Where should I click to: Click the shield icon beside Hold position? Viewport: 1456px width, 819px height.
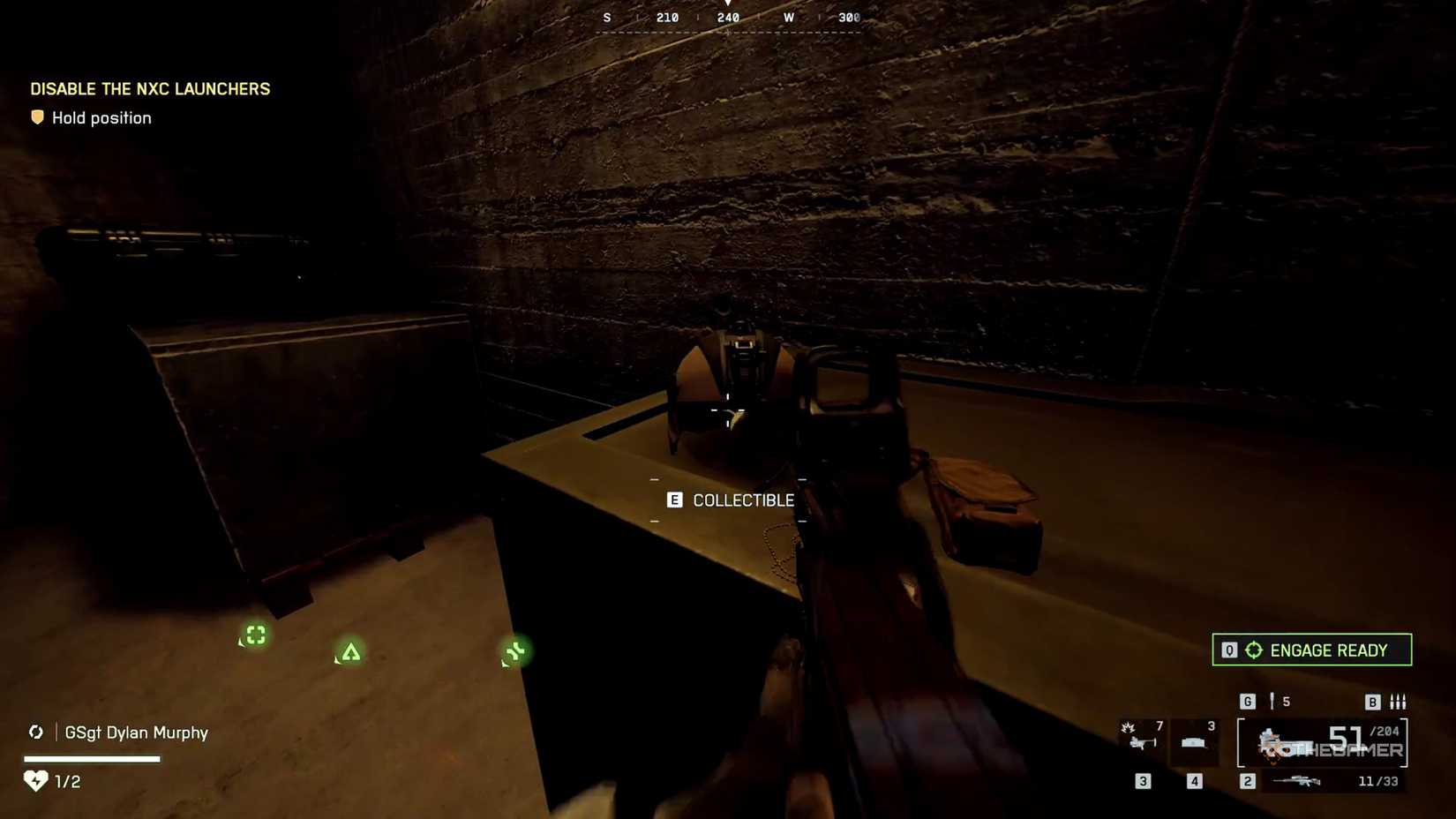38,116
